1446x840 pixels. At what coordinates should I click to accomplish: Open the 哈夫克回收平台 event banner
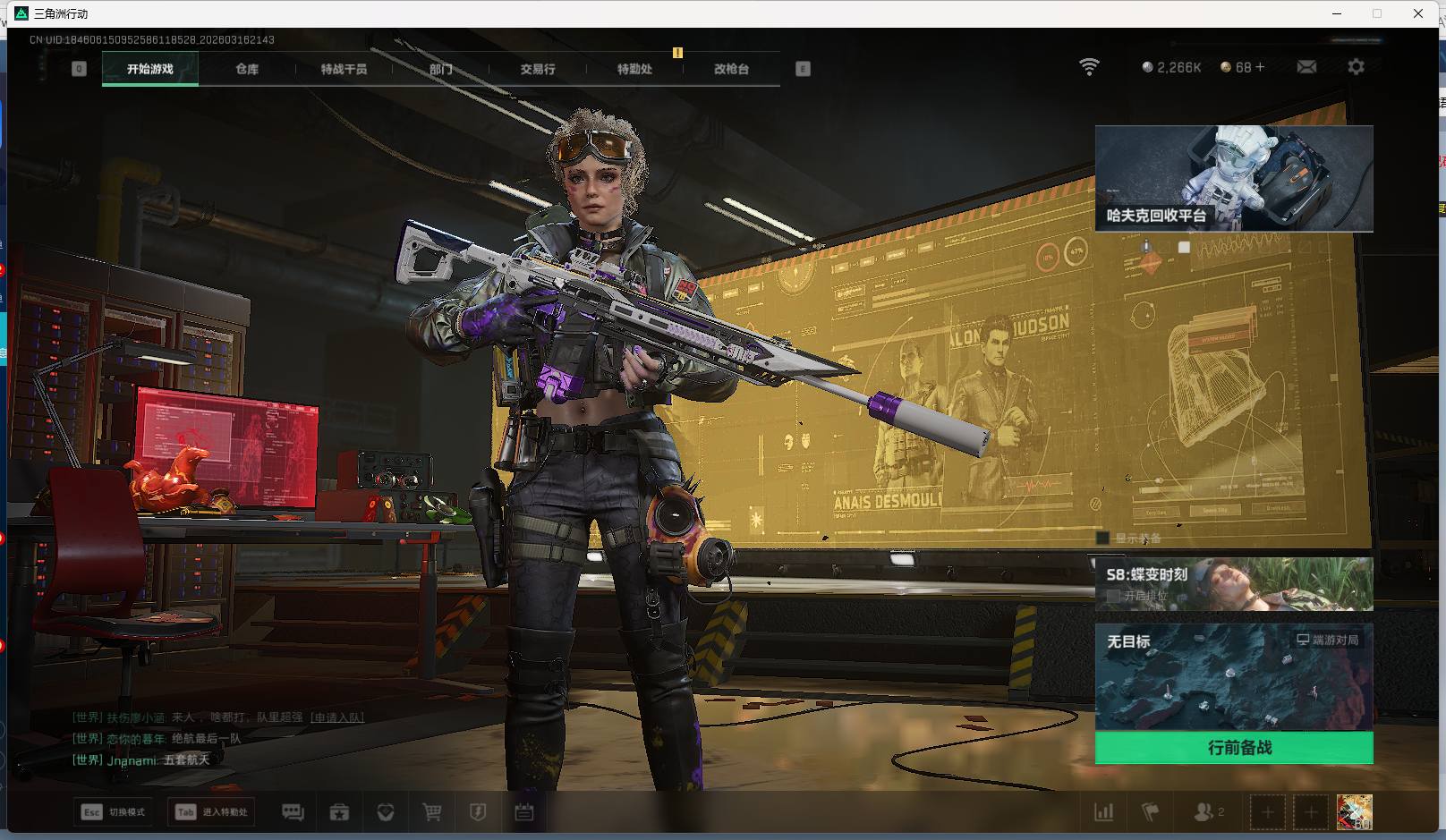(x=1234, y=179)
